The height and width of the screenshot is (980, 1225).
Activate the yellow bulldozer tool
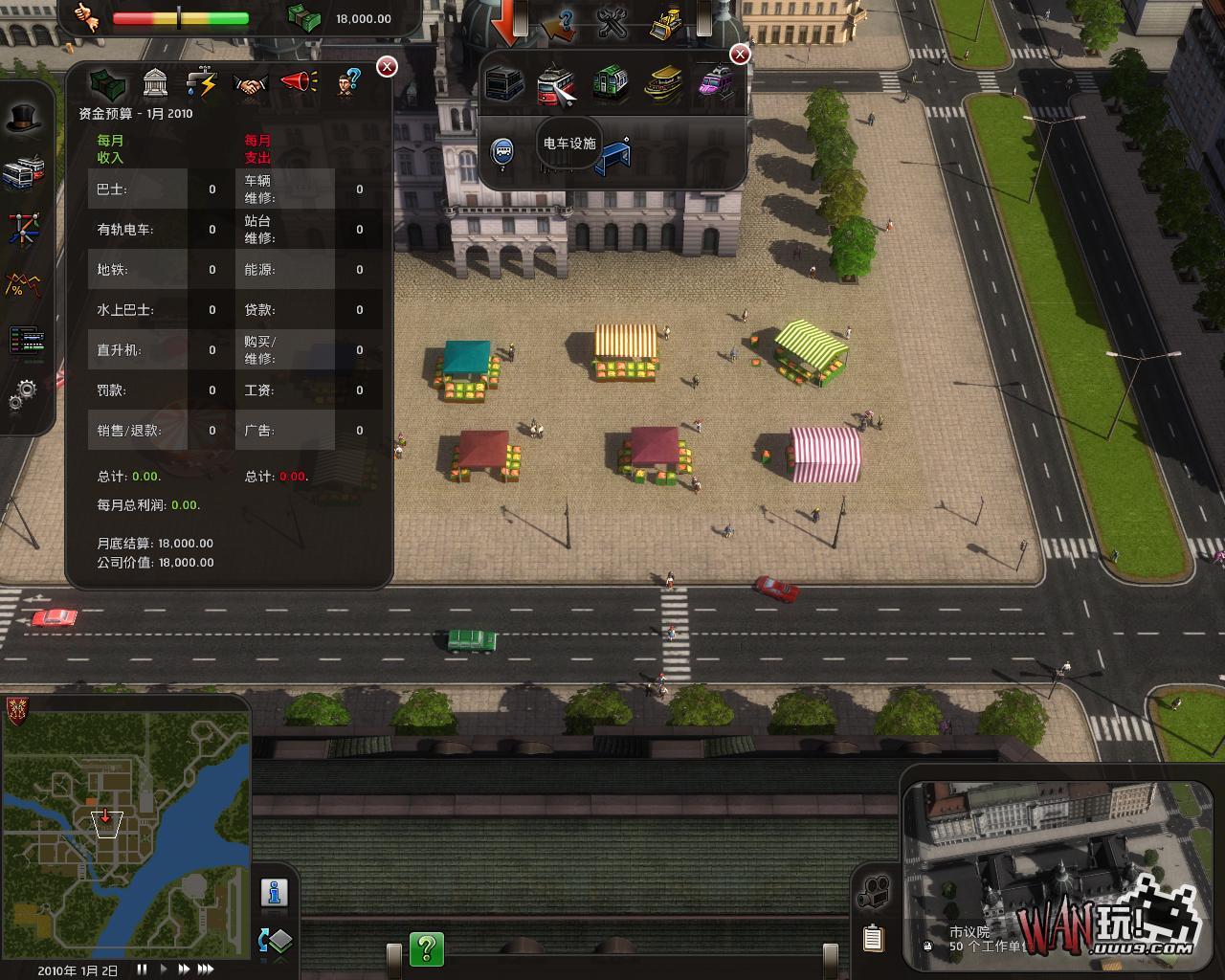[665, 21]
